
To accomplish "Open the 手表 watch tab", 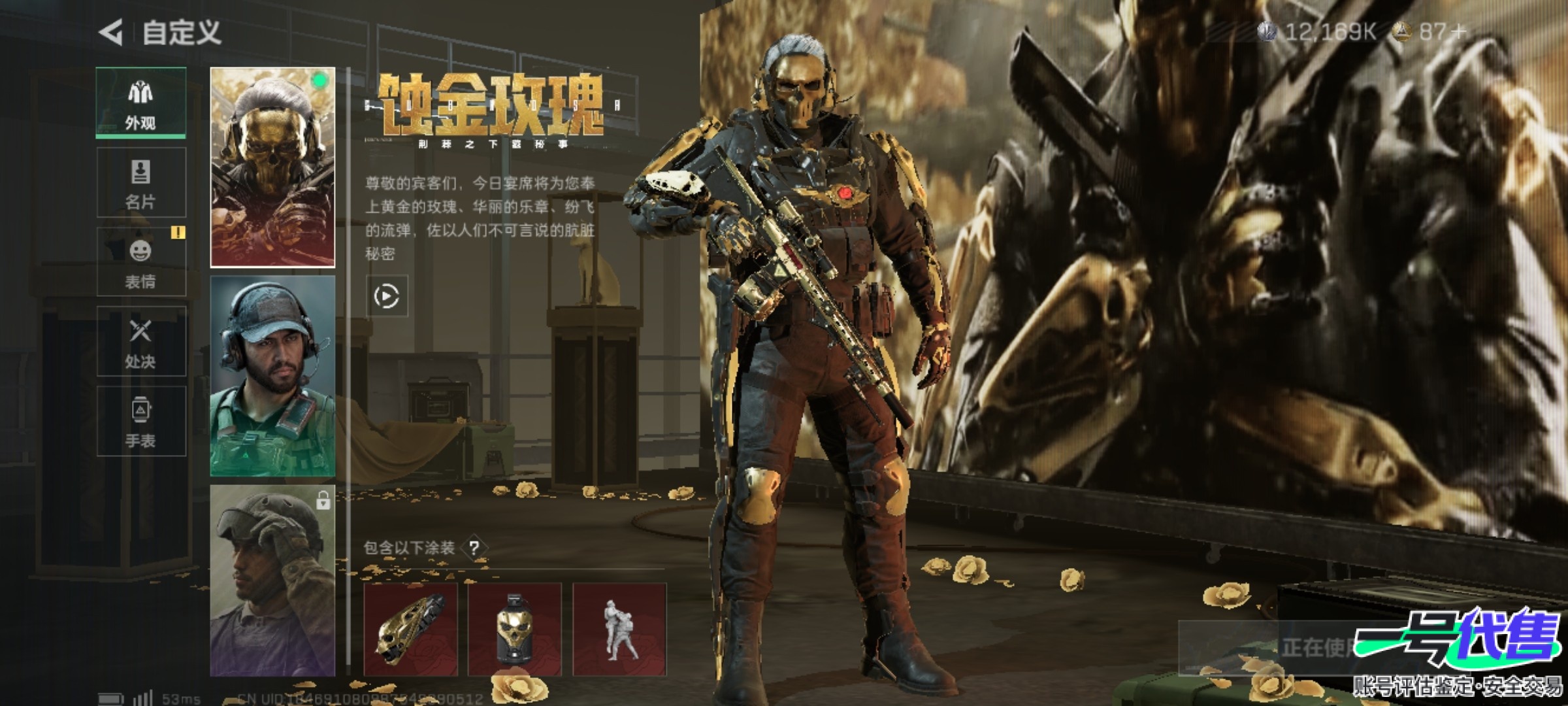I will click(141, 421).
